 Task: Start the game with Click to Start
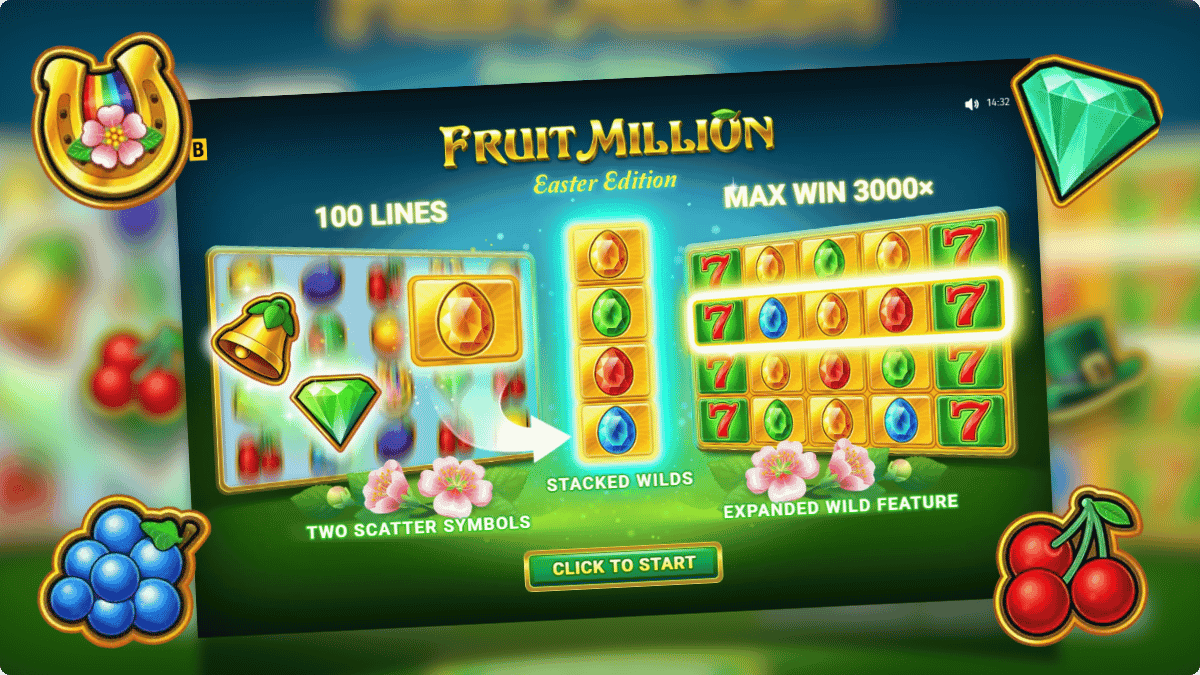623,565
